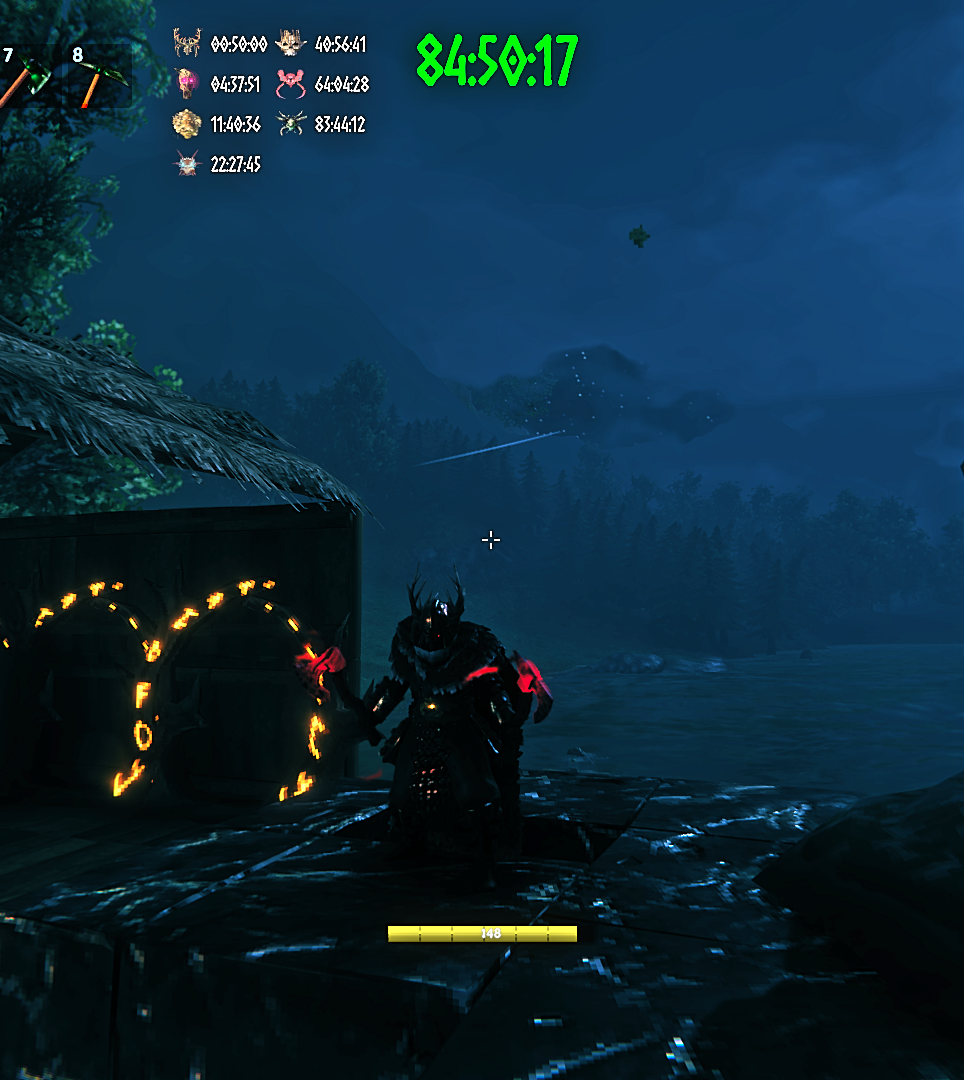The width and height of the screenshot is (964, 1080).
Task: Click the pink-eyed skull trophy icon
Action: point(186,83)
